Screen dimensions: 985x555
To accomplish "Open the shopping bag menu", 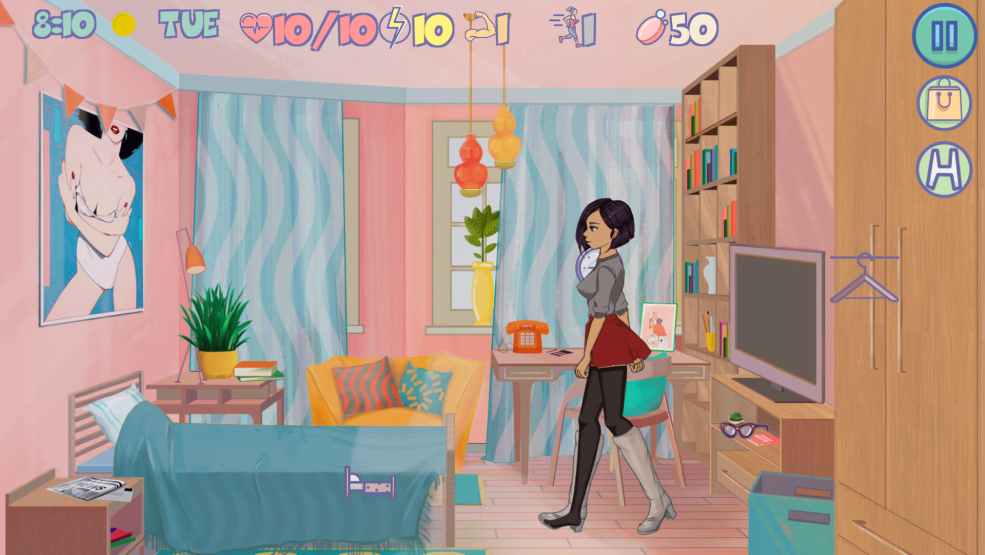I will [x=944, y=102].
